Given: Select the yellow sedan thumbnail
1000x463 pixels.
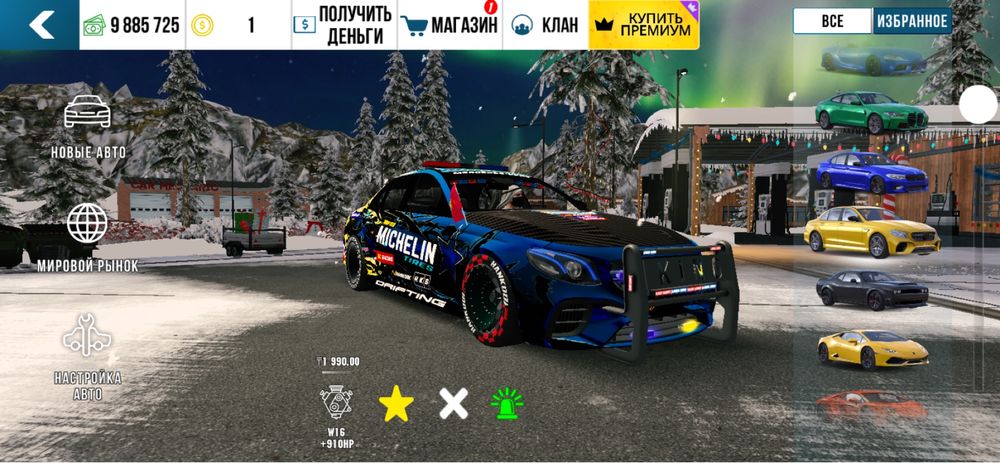Looking at the screenshot, I should tap(870, 232).
